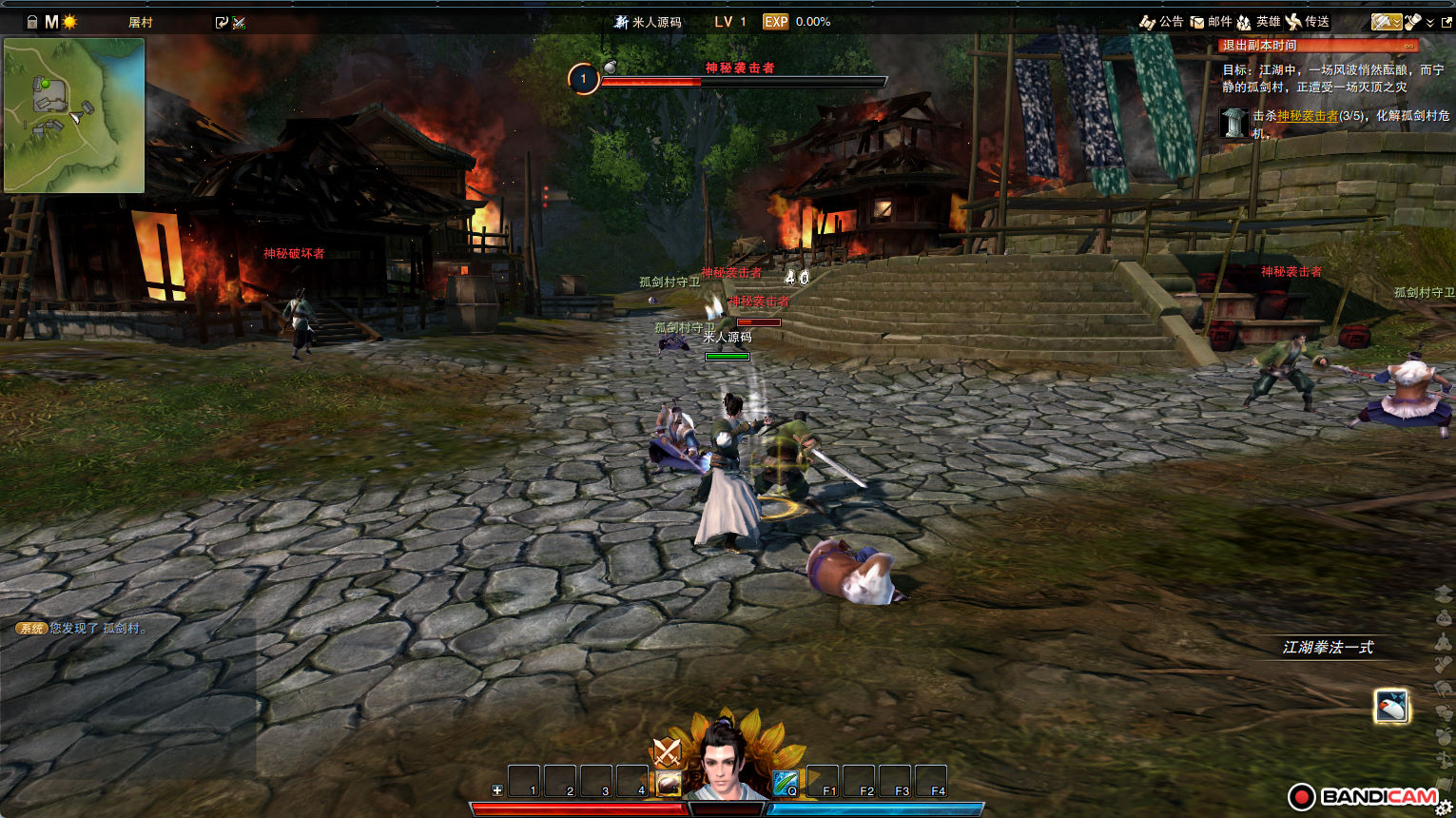This screenshot has height=818, width=1456.
Task: Select the stone lantern quest icon
Action: 1234,123
